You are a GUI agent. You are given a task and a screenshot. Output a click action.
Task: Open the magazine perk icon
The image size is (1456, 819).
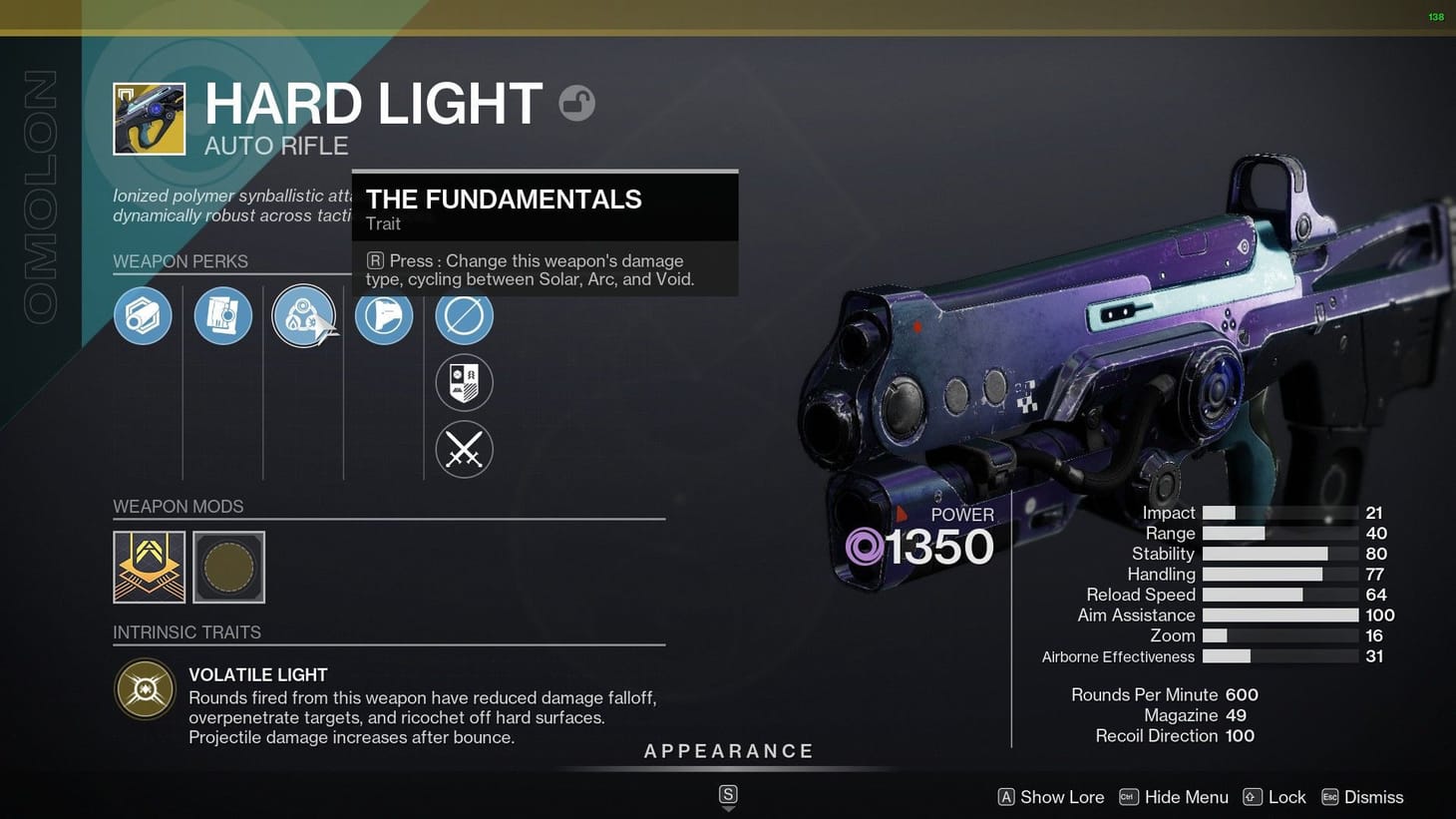(x=222, y=315)
